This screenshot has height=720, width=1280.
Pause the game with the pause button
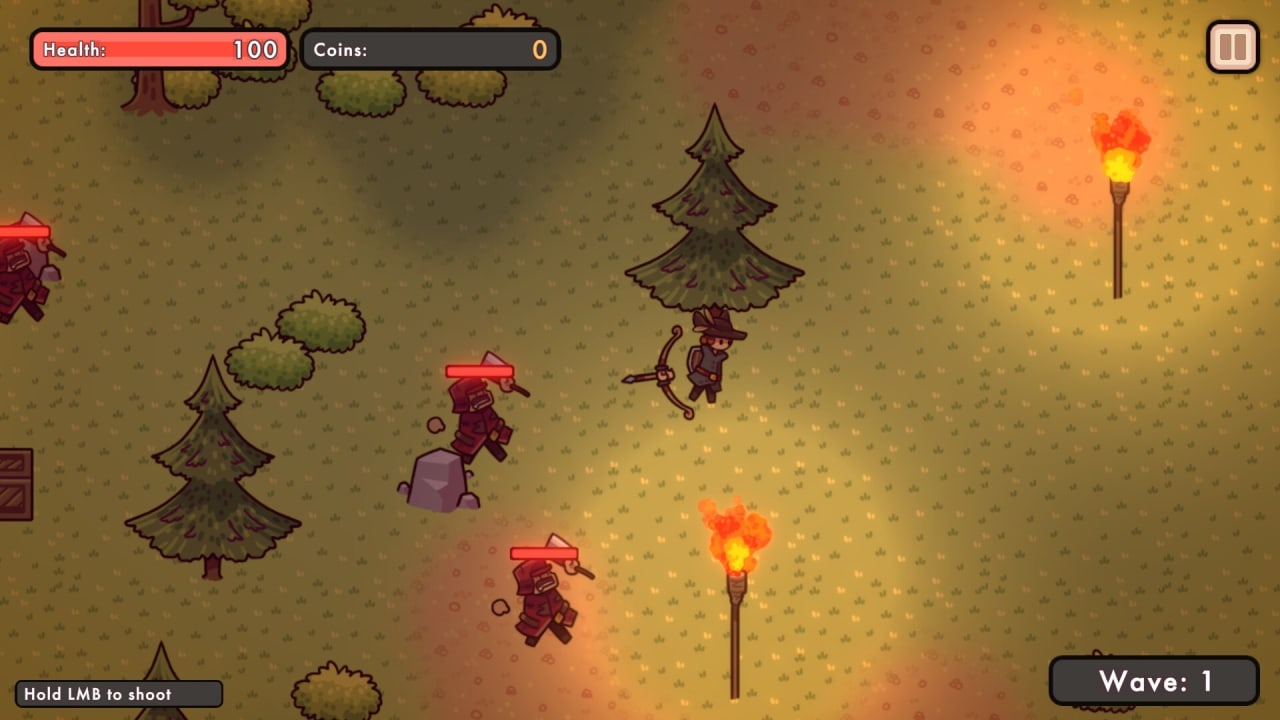[1232, 47]
